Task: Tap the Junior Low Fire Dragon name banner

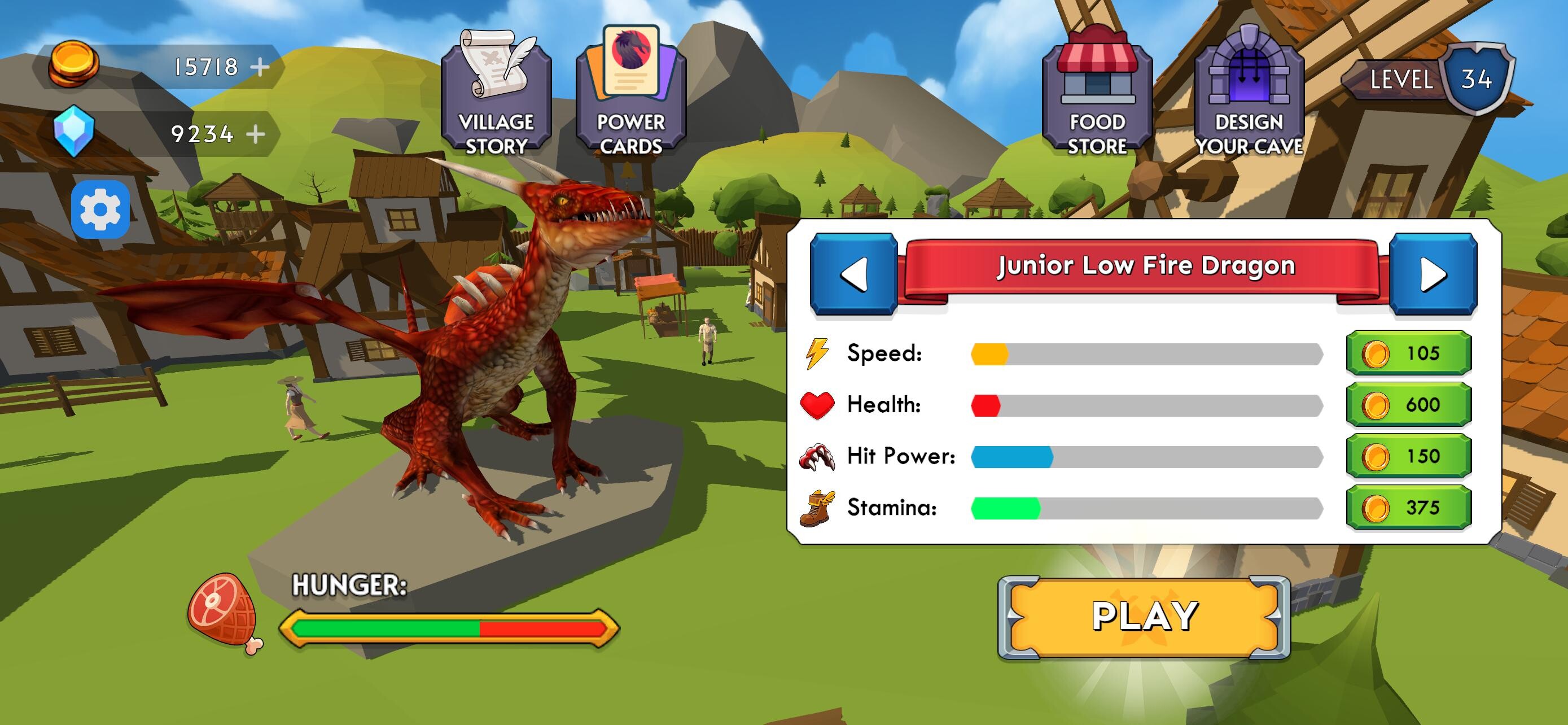Action: 1144,265
